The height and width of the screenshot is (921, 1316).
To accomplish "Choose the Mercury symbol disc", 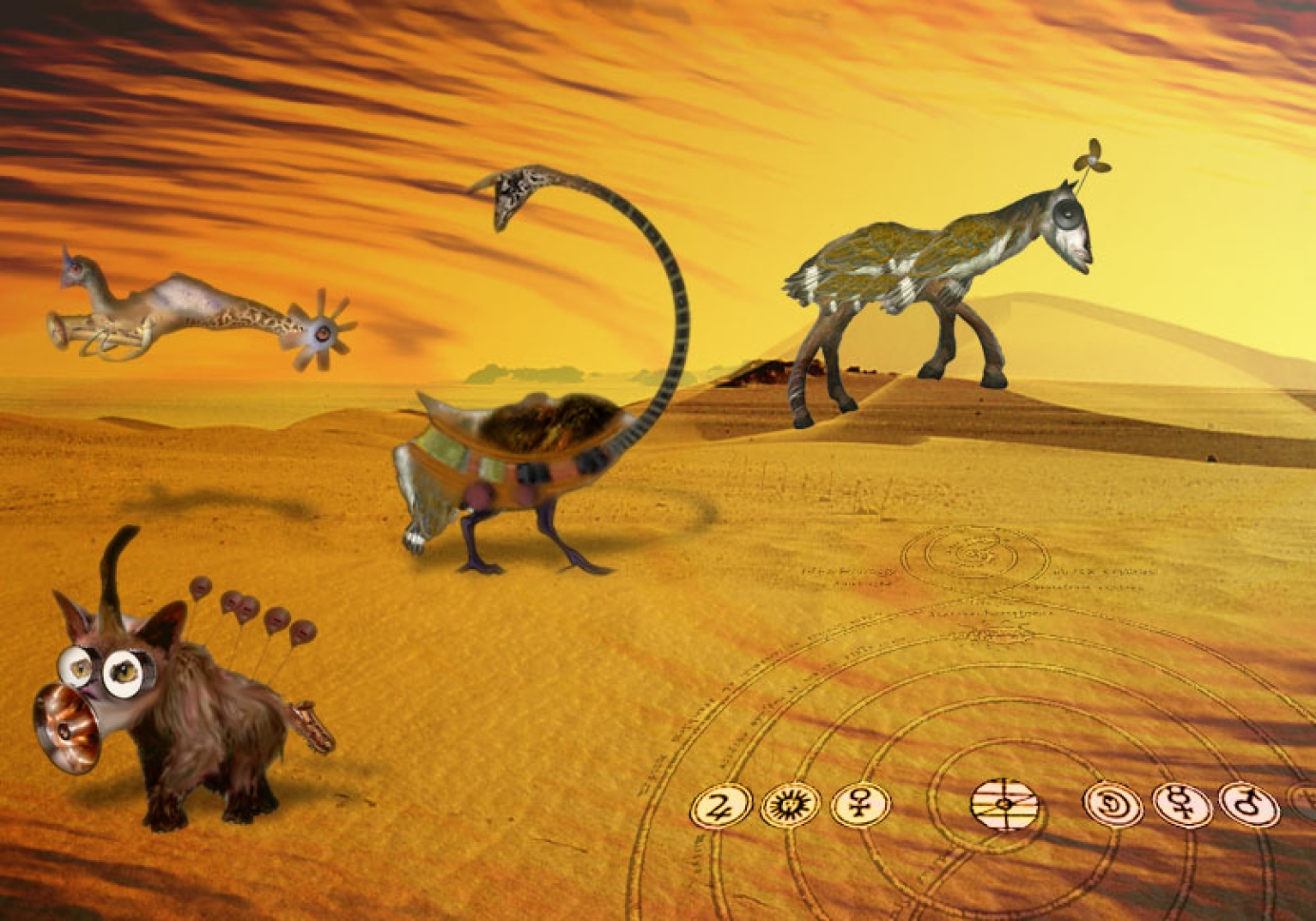I will pos(1182,805).
